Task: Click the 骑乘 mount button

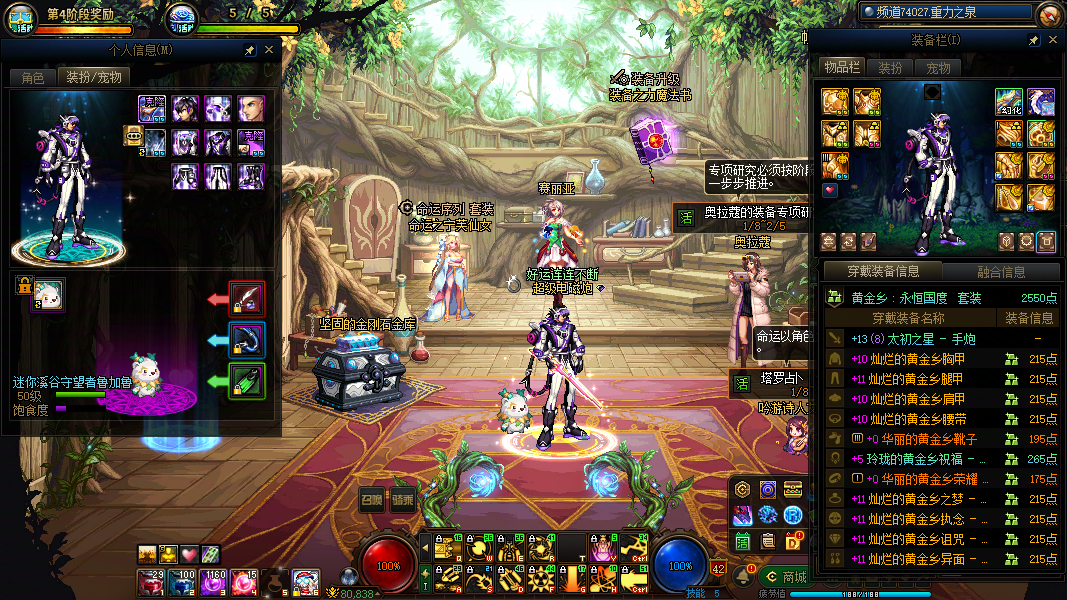Action: 403,501
